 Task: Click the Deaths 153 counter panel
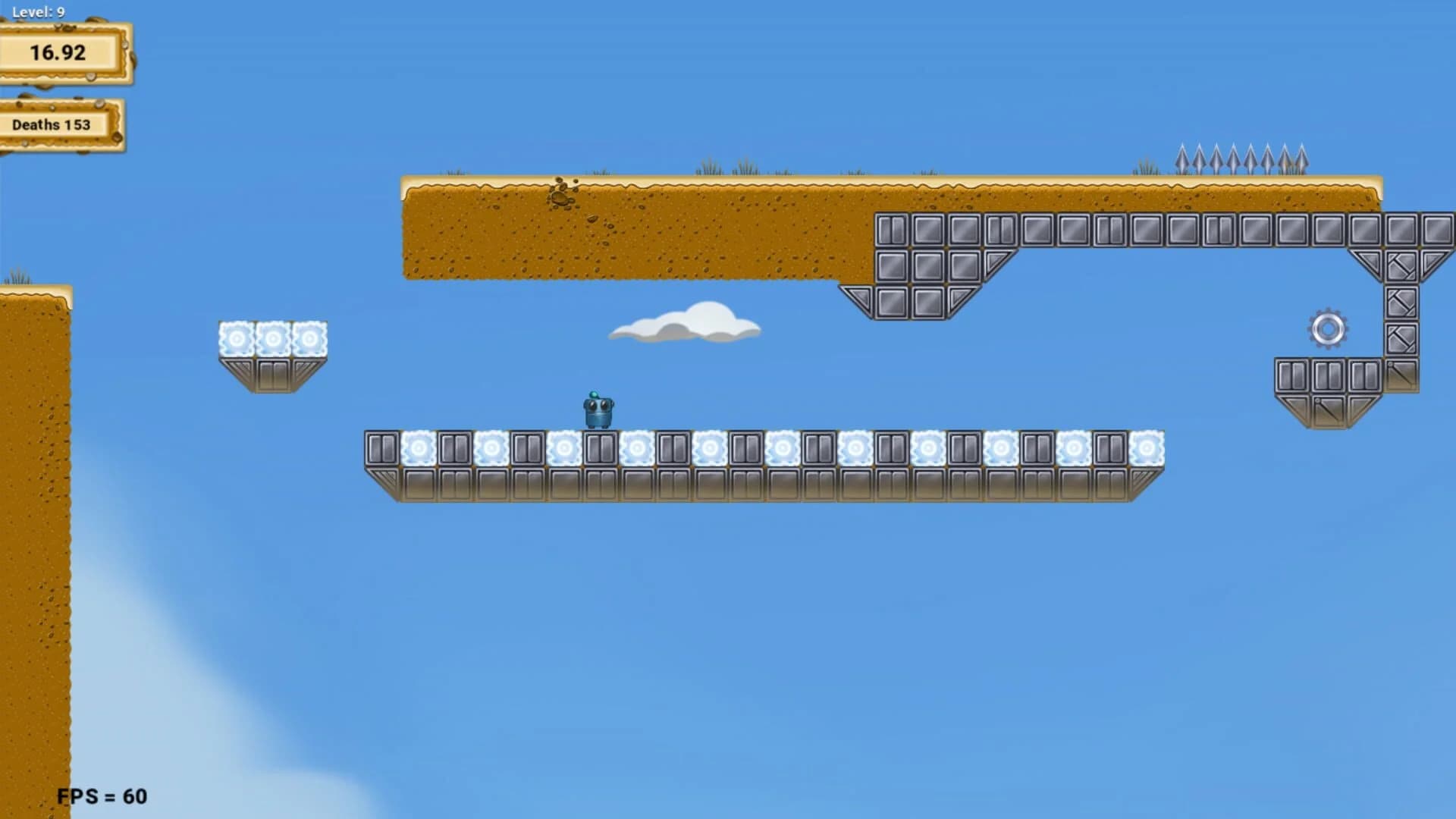(51, 124)
